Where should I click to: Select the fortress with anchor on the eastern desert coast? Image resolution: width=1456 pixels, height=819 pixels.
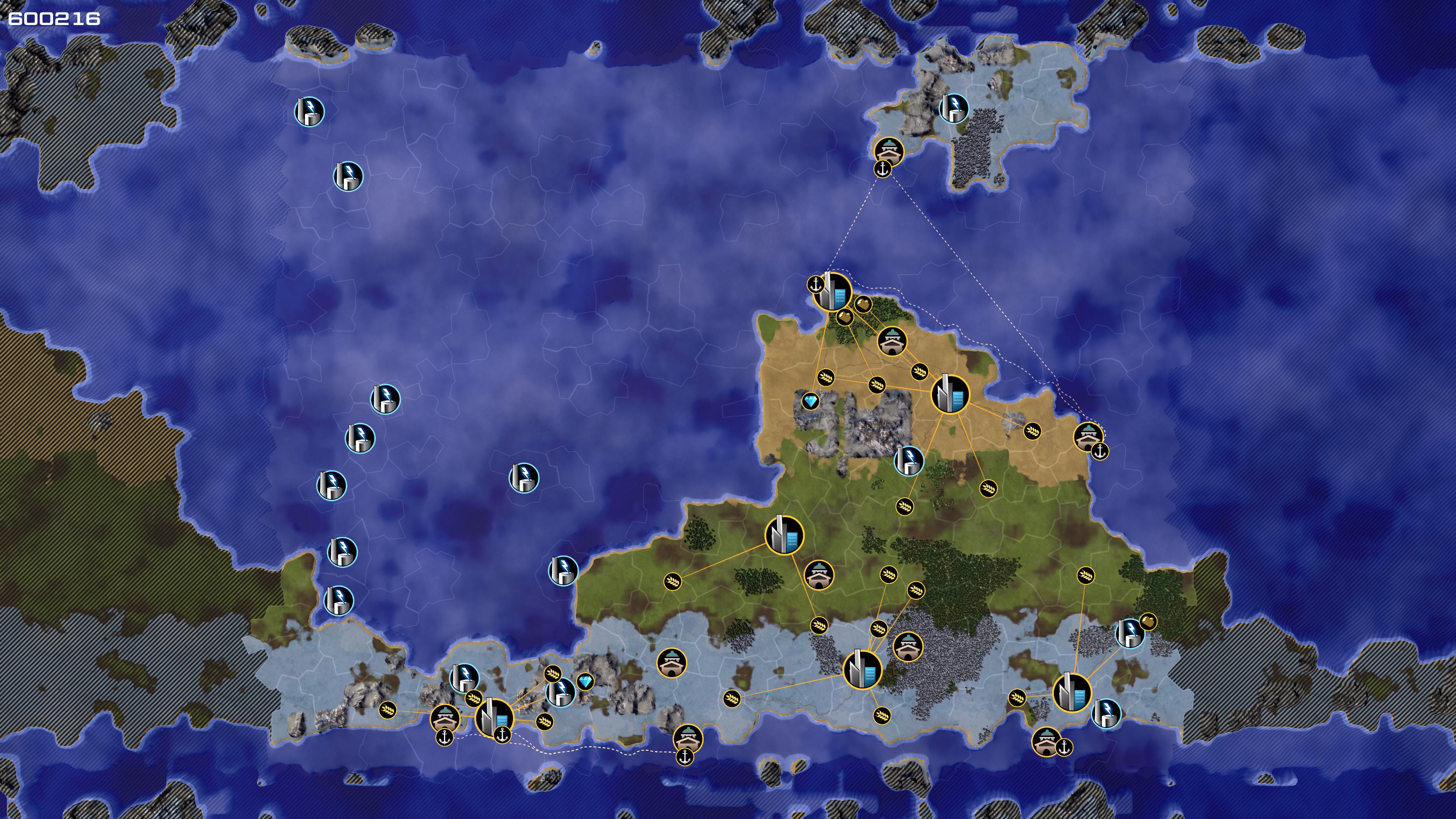(1088, 437)
